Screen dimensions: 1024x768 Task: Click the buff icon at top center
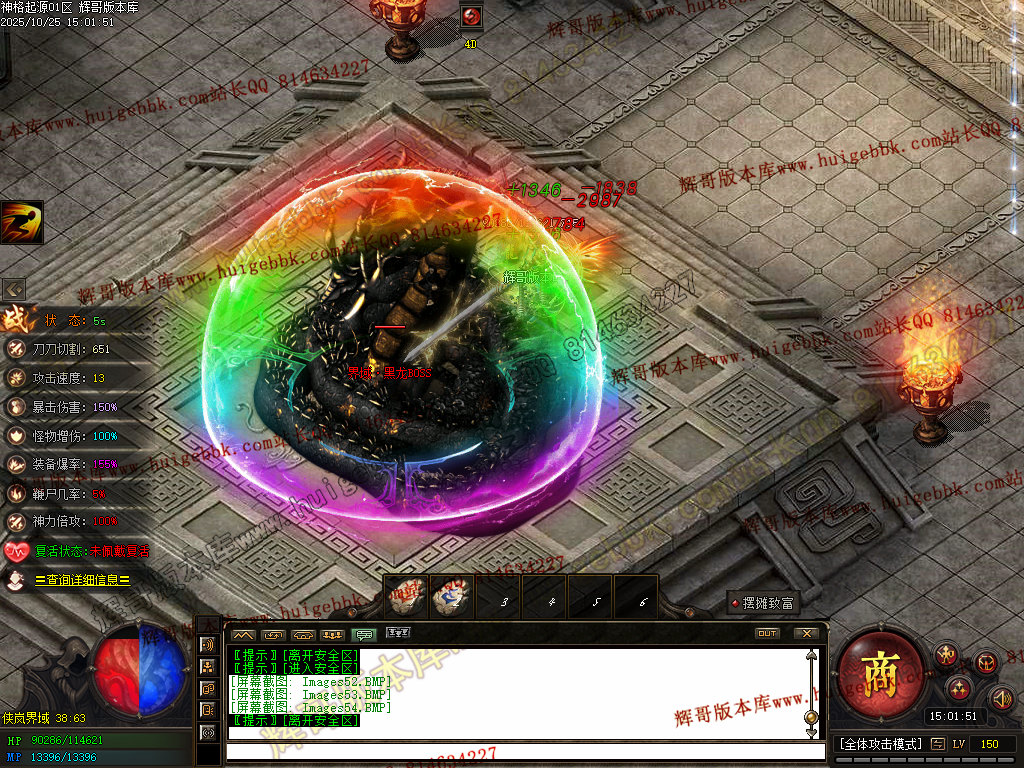(471, 16)
